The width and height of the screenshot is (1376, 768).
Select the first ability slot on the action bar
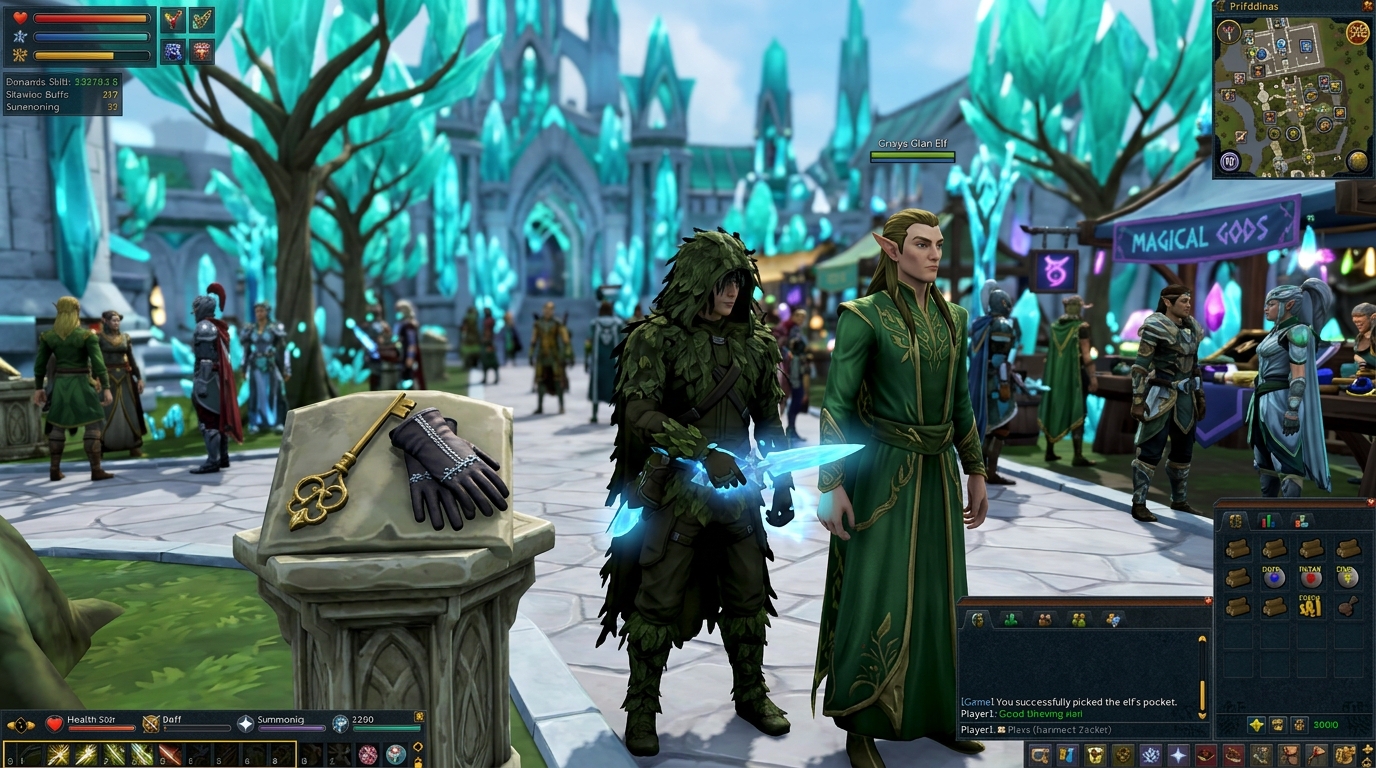point(13,752)
